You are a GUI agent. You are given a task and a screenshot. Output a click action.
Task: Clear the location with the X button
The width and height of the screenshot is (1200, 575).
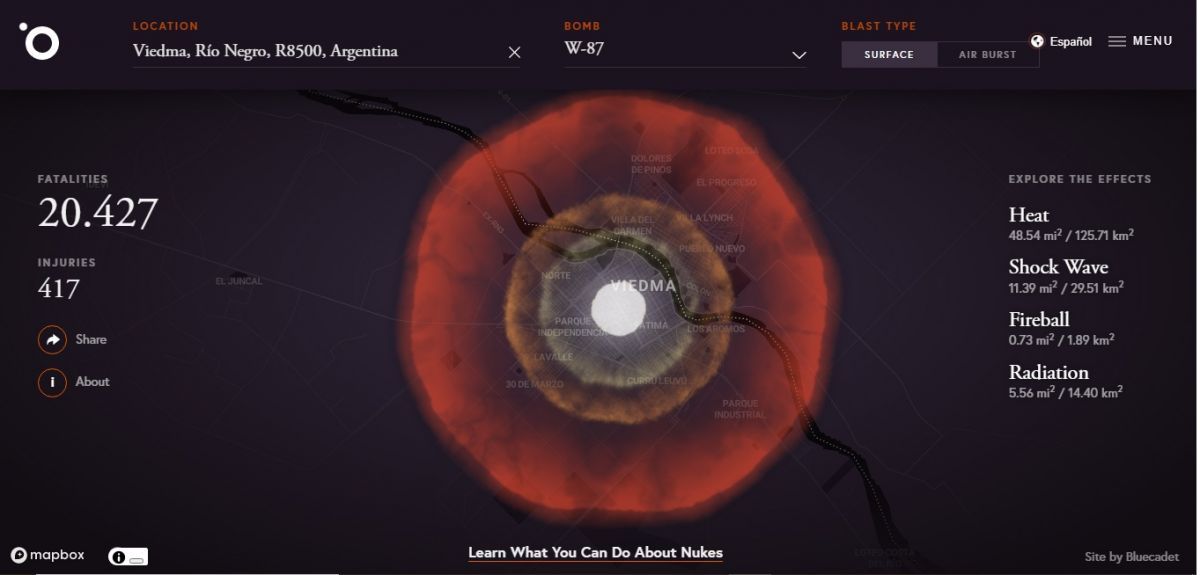(514, 53)
